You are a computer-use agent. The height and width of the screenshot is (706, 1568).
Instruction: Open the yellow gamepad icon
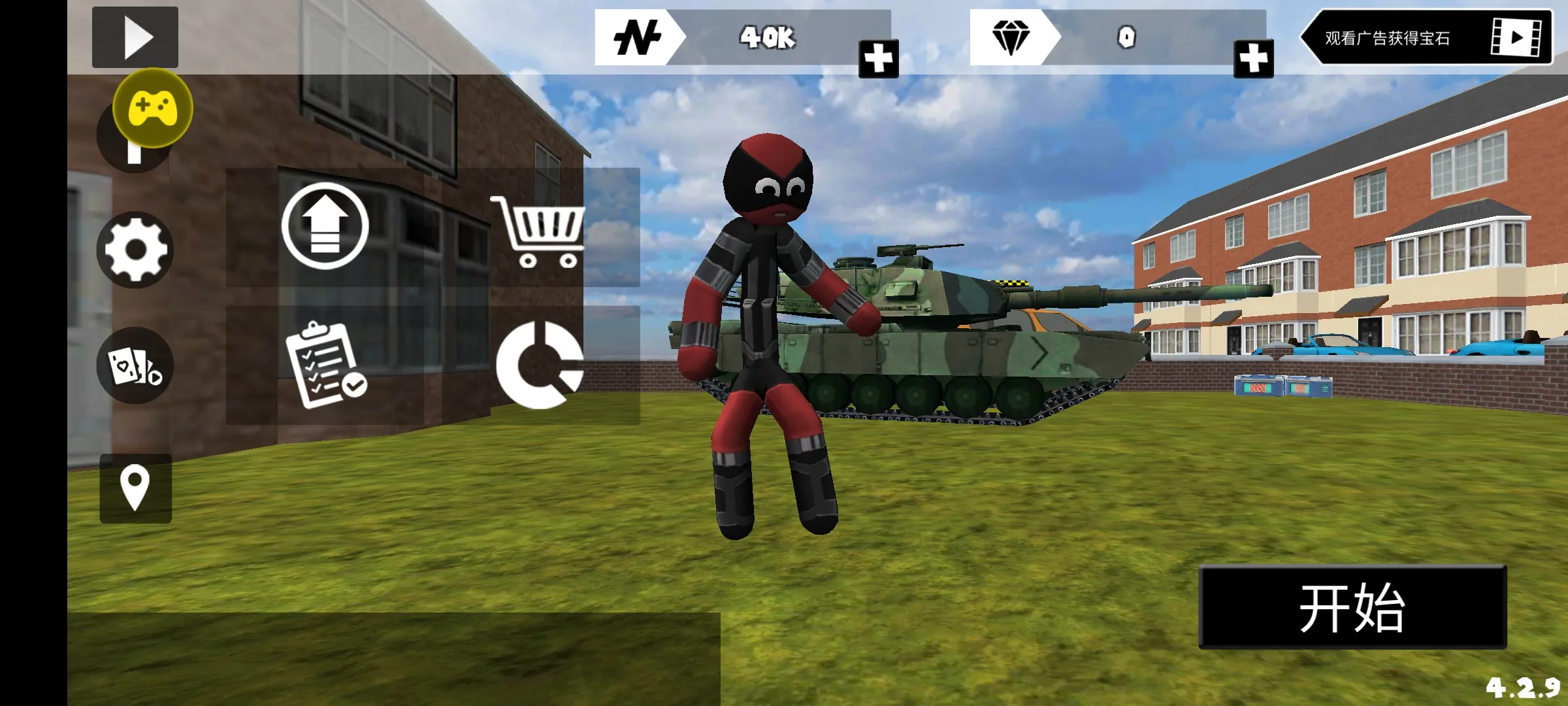tap(153, 108)
